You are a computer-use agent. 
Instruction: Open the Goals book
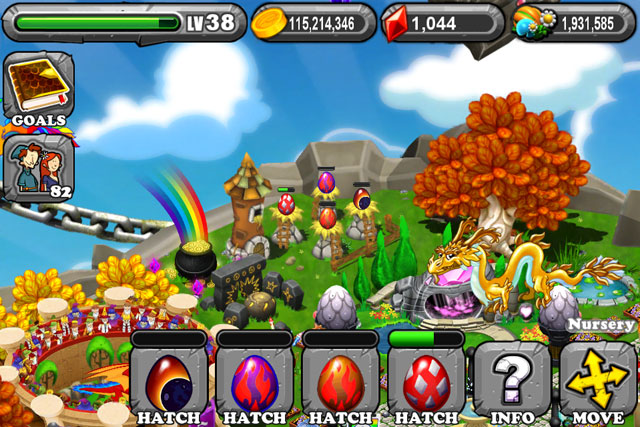38,88
